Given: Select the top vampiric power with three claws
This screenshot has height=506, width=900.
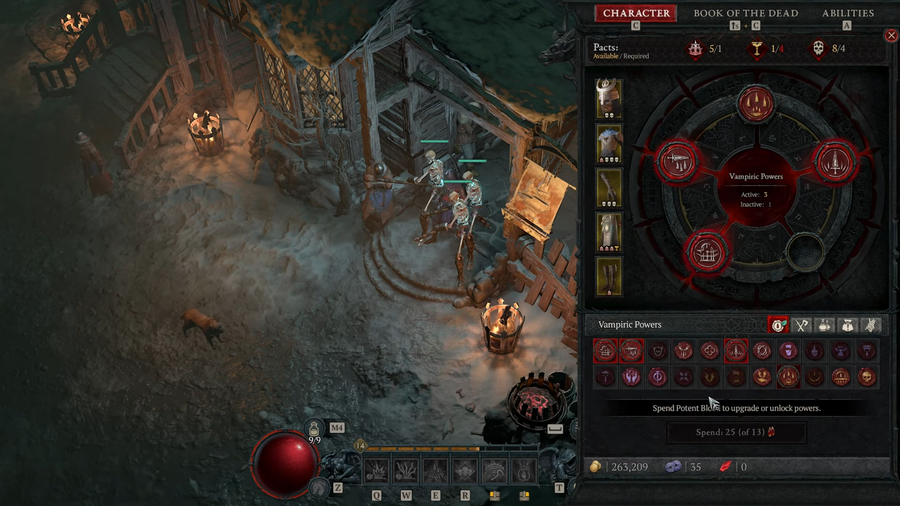Looking at the screenshot, I should point(757,103).
